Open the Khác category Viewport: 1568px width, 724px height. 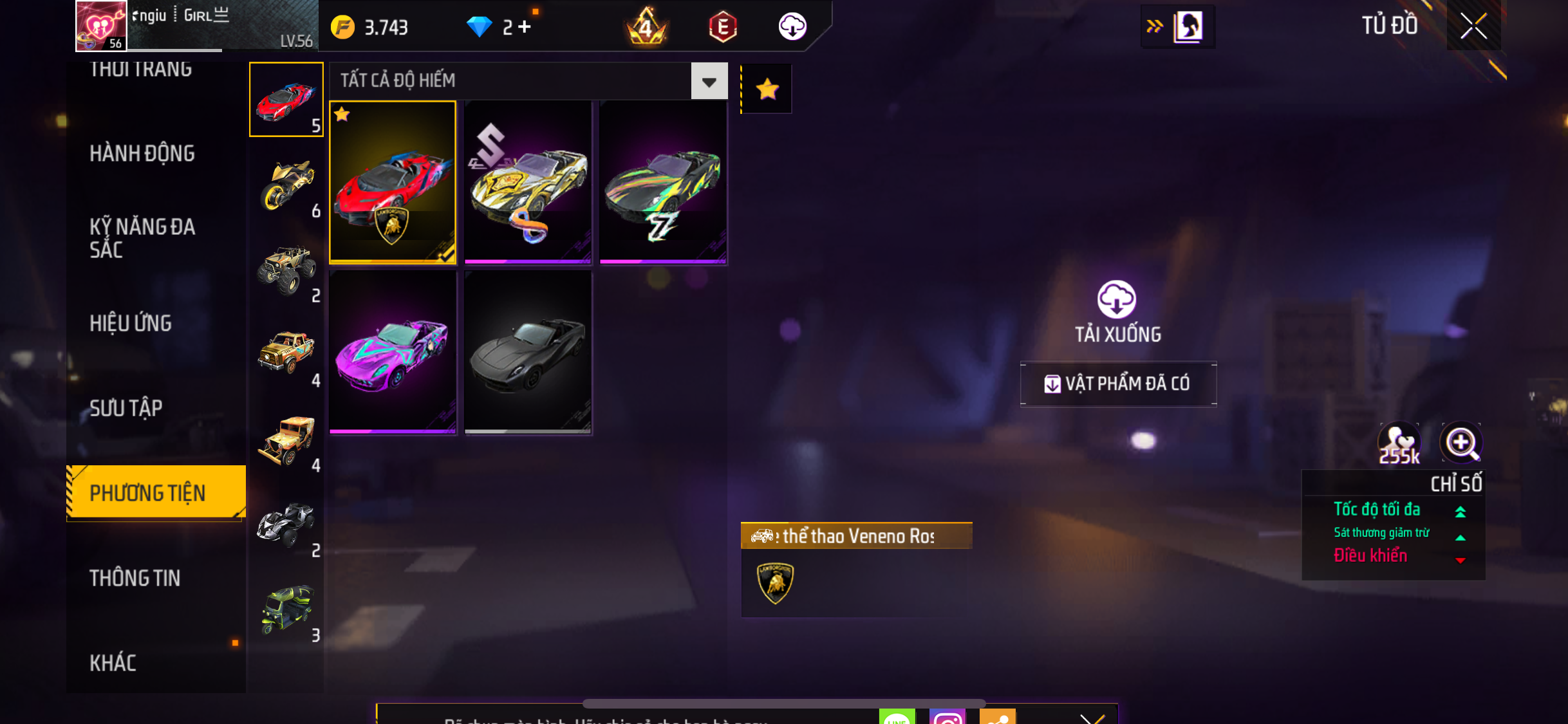[113, 663]
